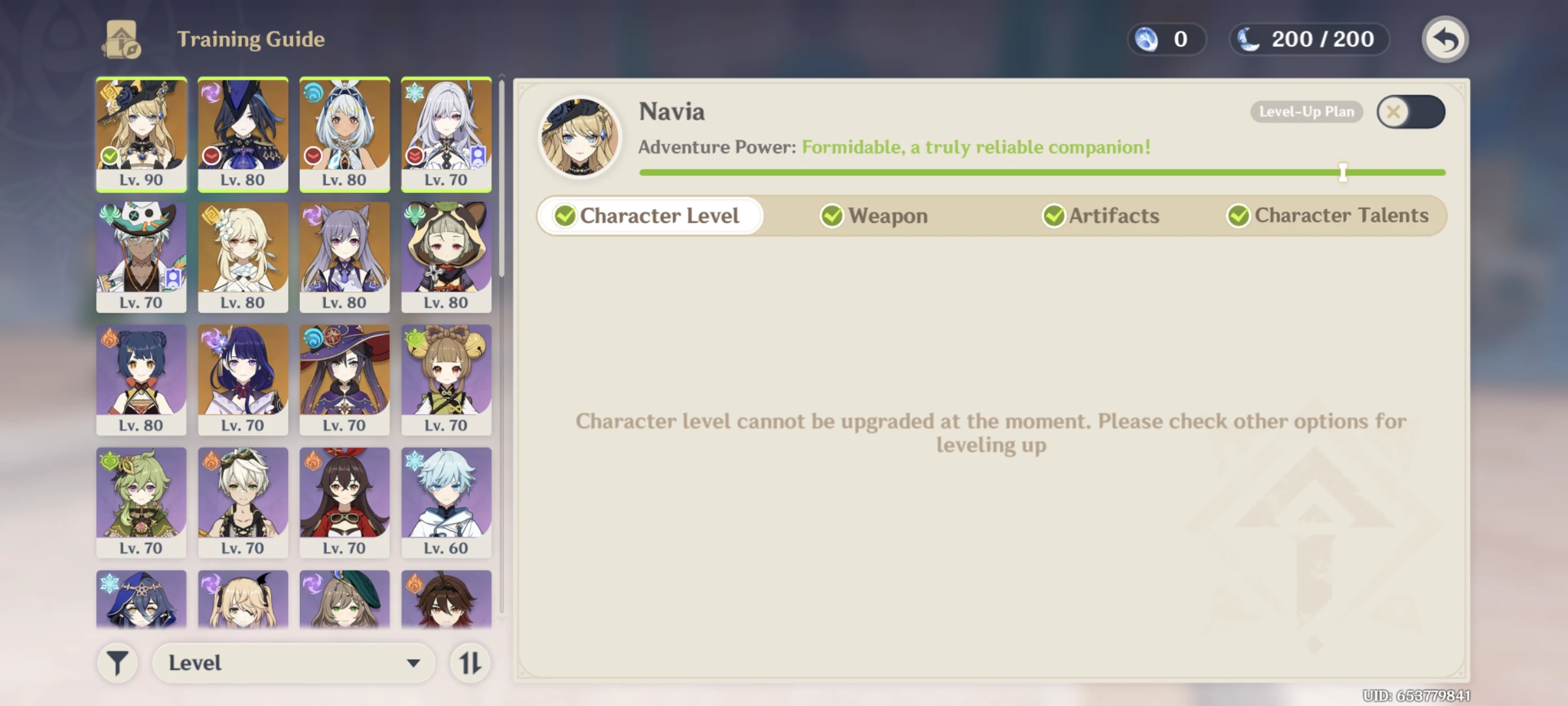Open the Training Guide book icon
1568x706 pixels.
(x=122, y=38)
